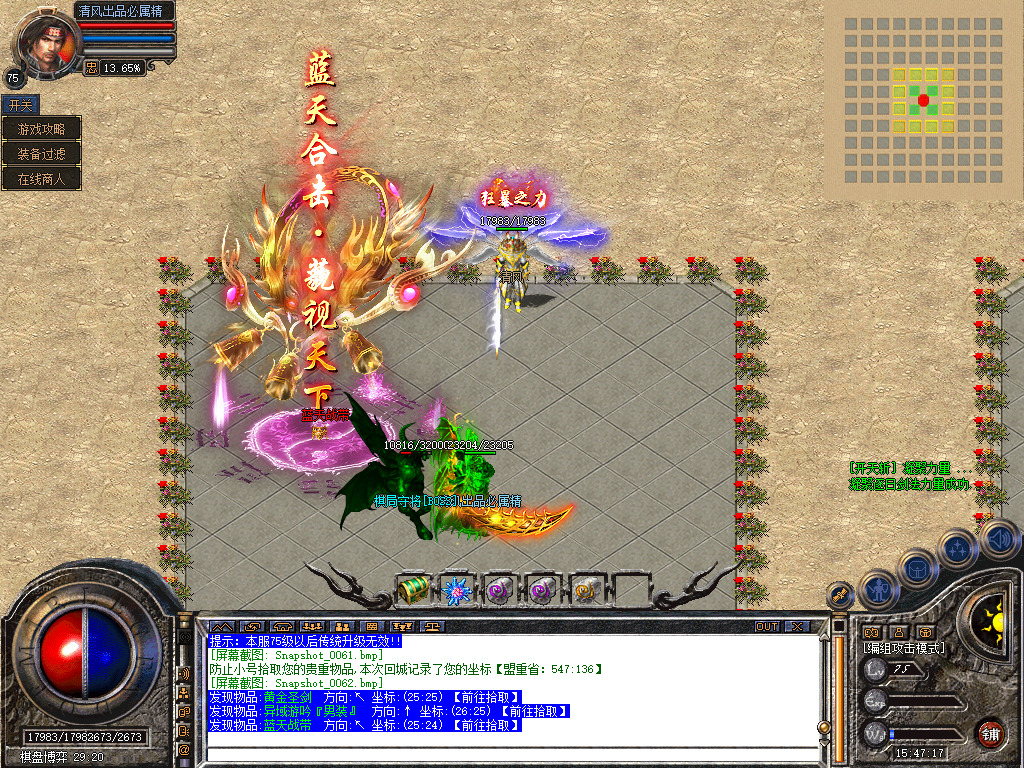Toggle the 开关 menu switch
Screen dimensions: 1024x768
[20, 104]
